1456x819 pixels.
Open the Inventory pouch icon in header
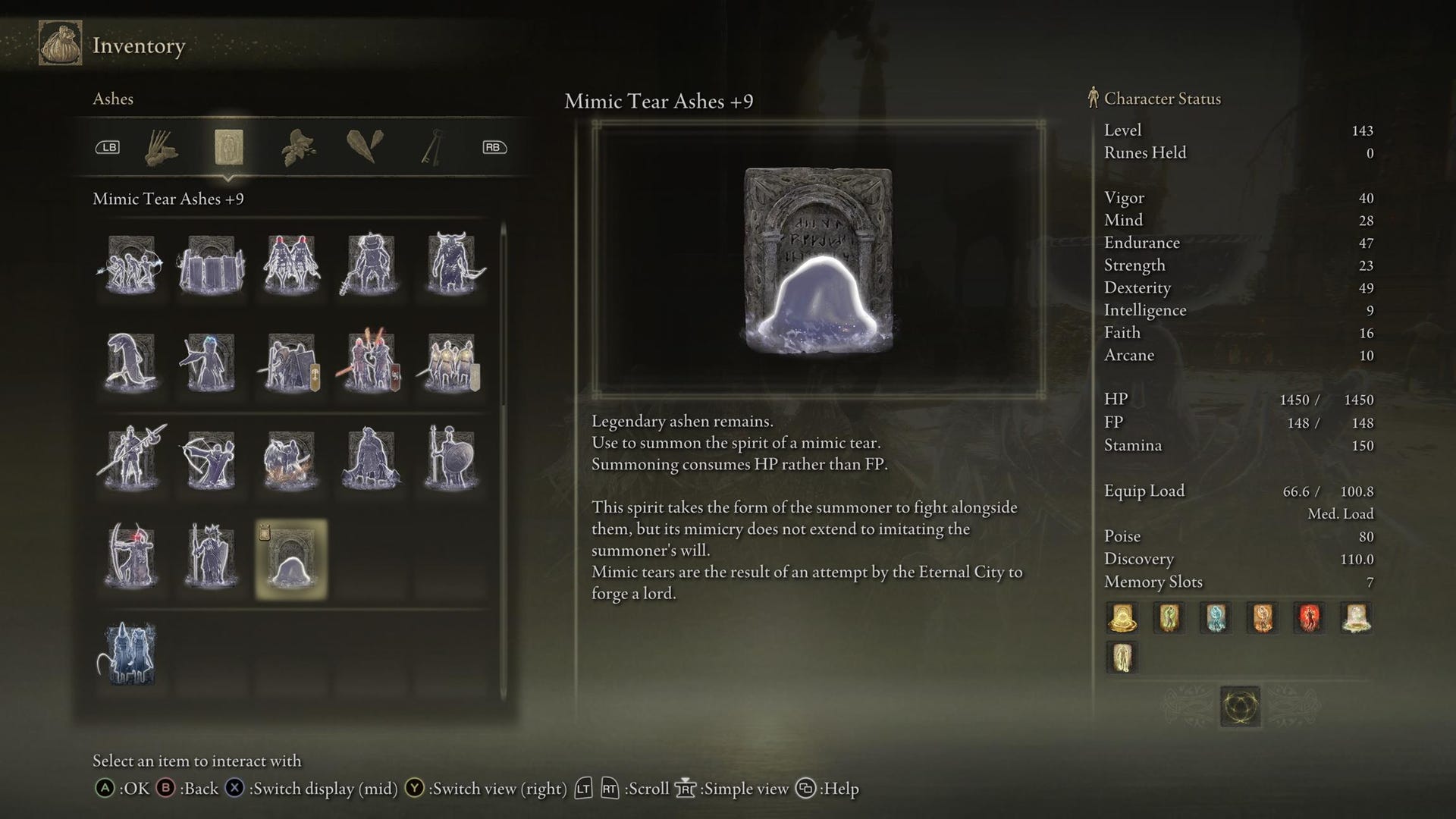(61, 44)
